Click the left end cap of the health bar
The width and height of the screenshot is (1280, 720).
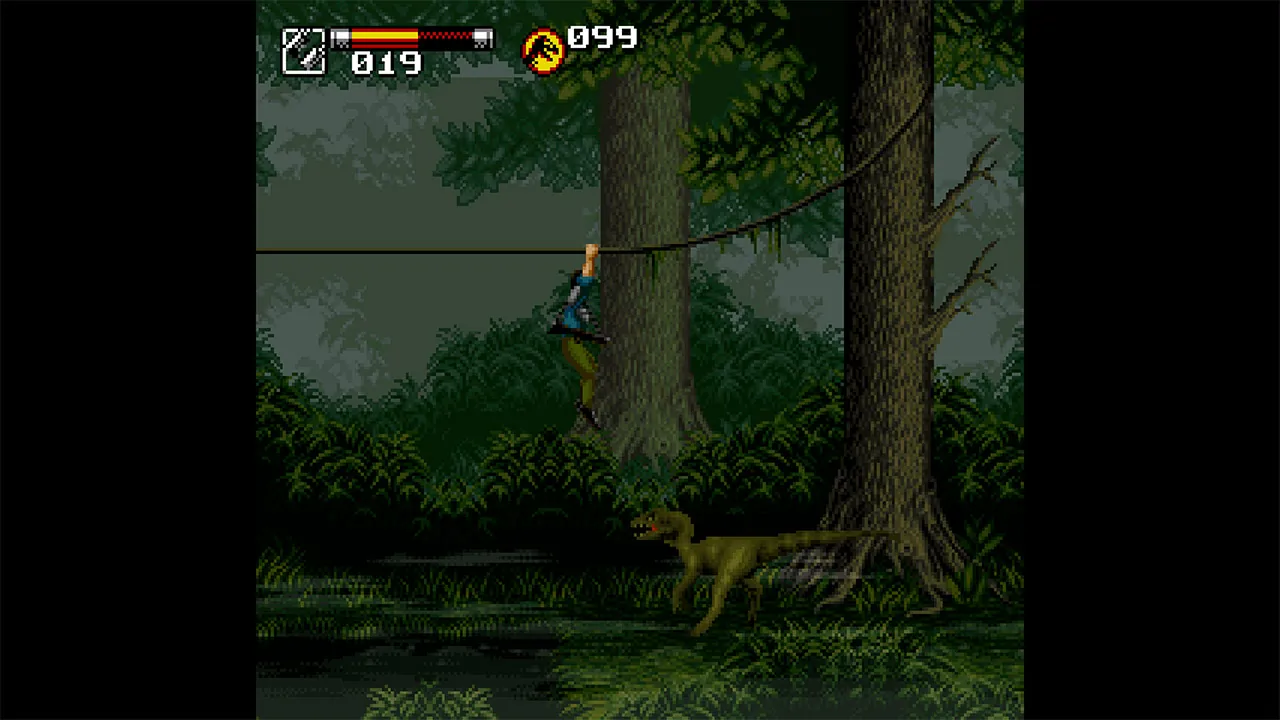(x=340, y=37)
